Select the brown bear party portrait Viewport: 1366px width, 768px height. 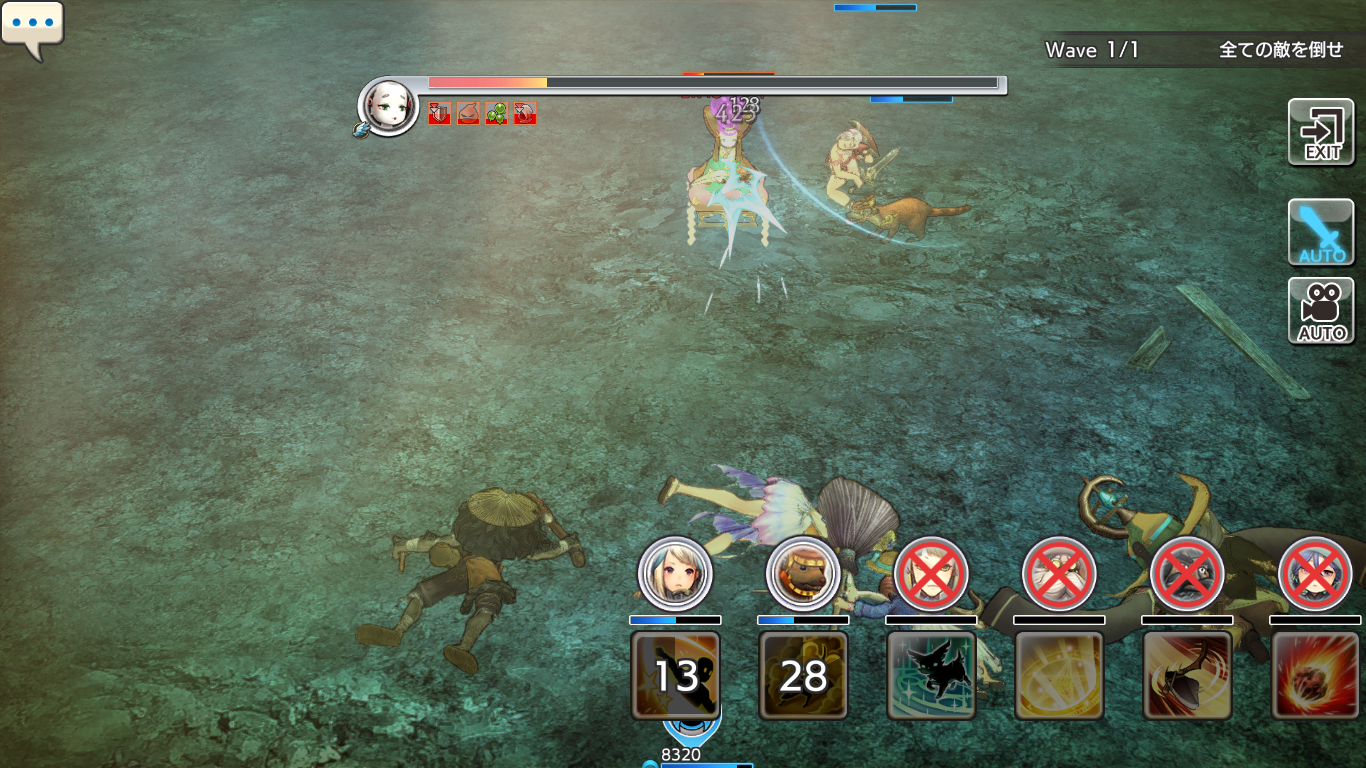pos(803,574)
